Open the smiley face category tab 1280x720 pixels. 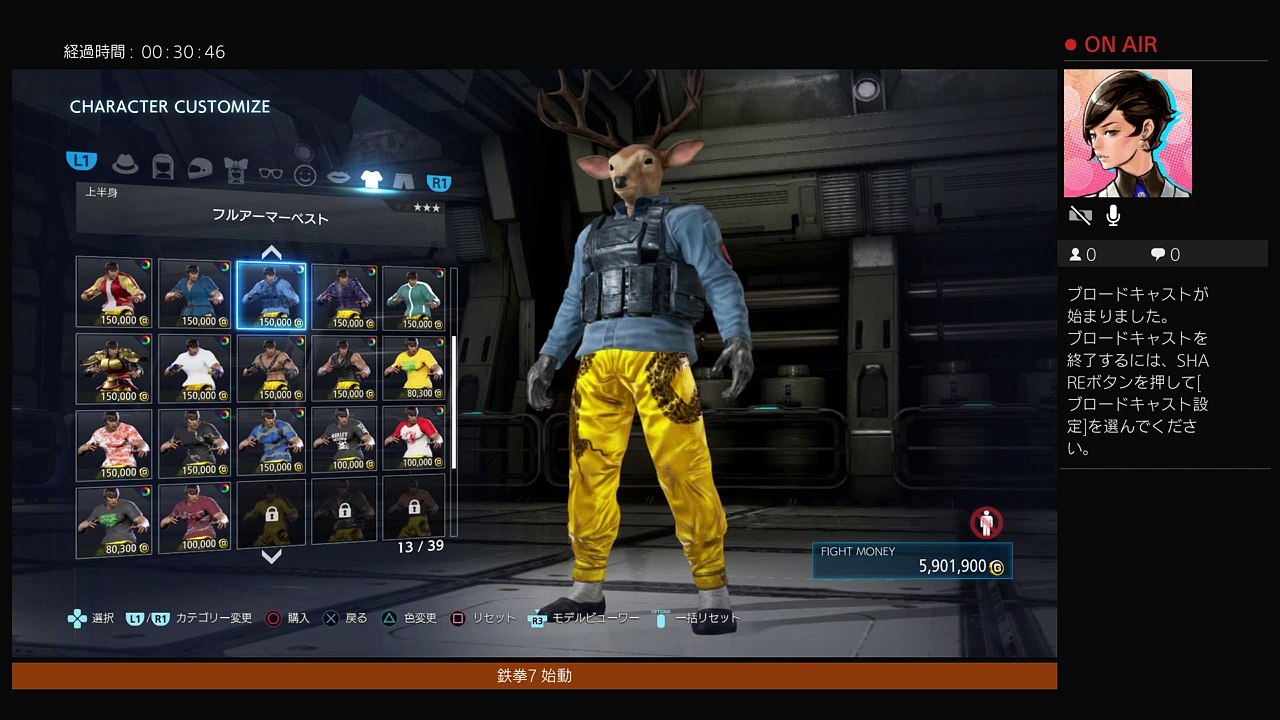click(305, 175)
